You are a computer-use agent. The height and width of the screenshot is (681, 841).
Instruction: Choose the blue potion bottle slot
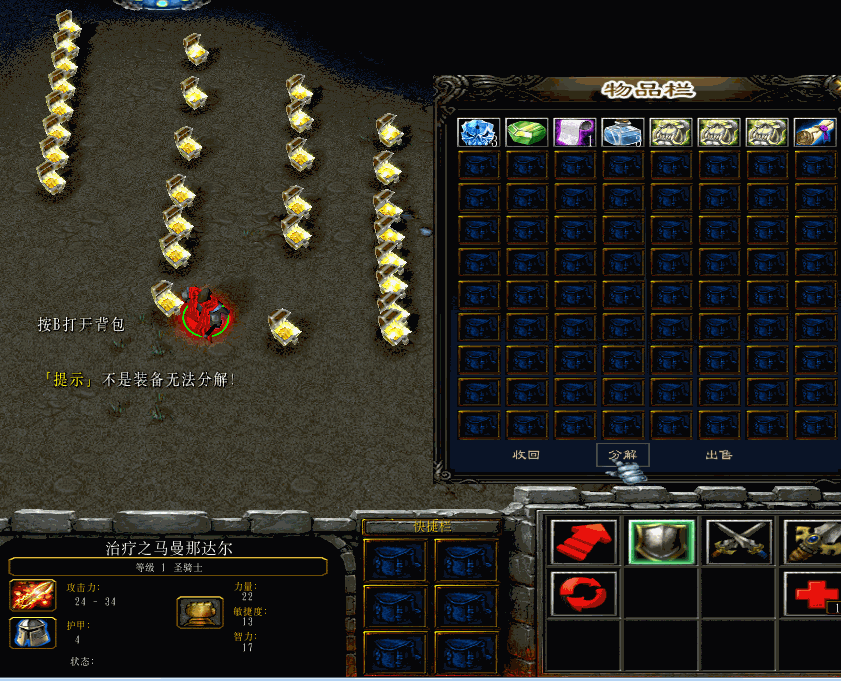[622, 133]
